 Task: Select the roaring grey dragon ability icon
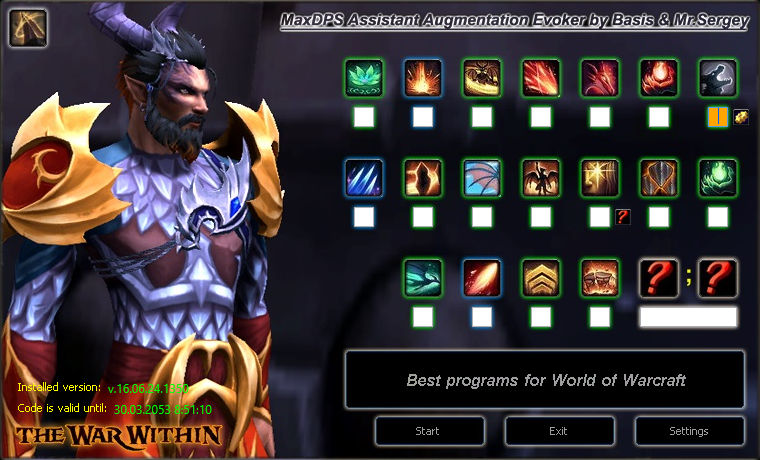pyautogui.click(x=717, y=78)
